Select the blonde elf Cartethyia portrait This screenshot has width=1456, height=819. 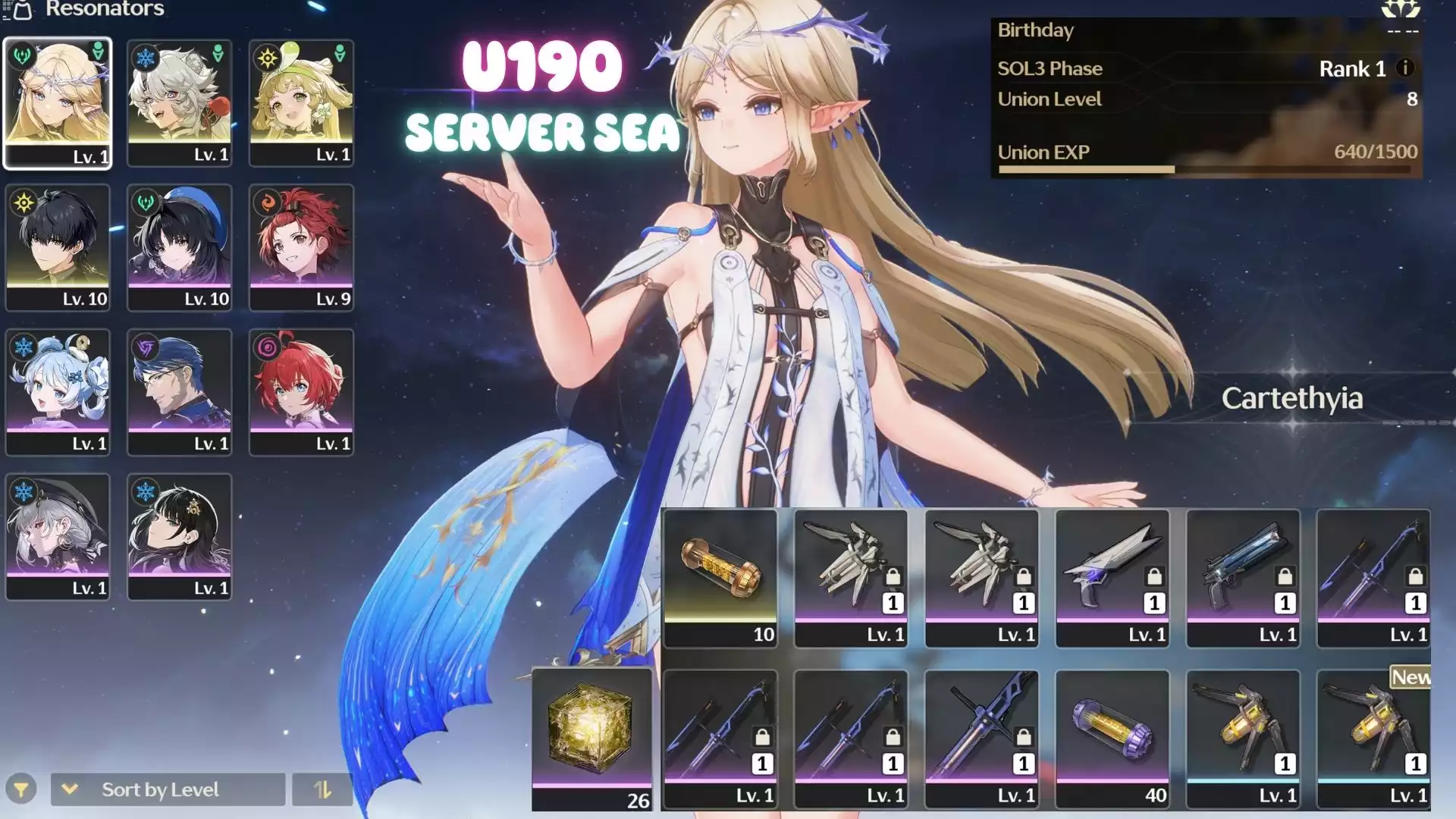tap(58, 102)
